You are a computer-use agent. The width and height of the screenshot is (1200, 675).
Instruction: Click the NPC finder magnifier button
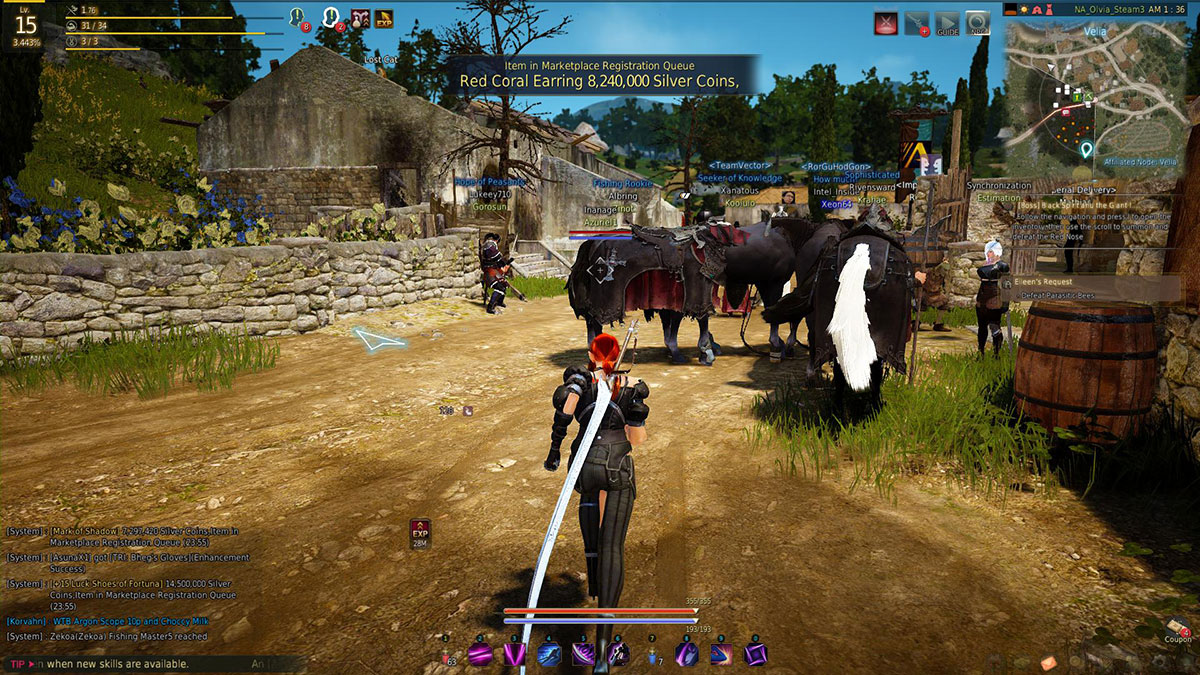(x=977, y=23)
